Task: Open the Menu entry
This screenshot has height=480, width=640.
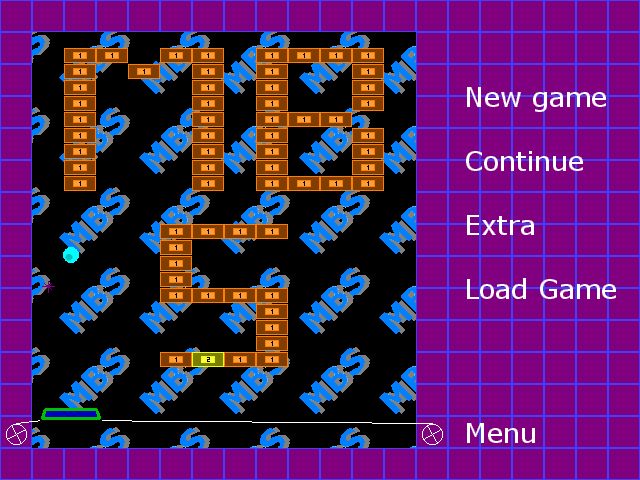Action: tap(500, 434)
